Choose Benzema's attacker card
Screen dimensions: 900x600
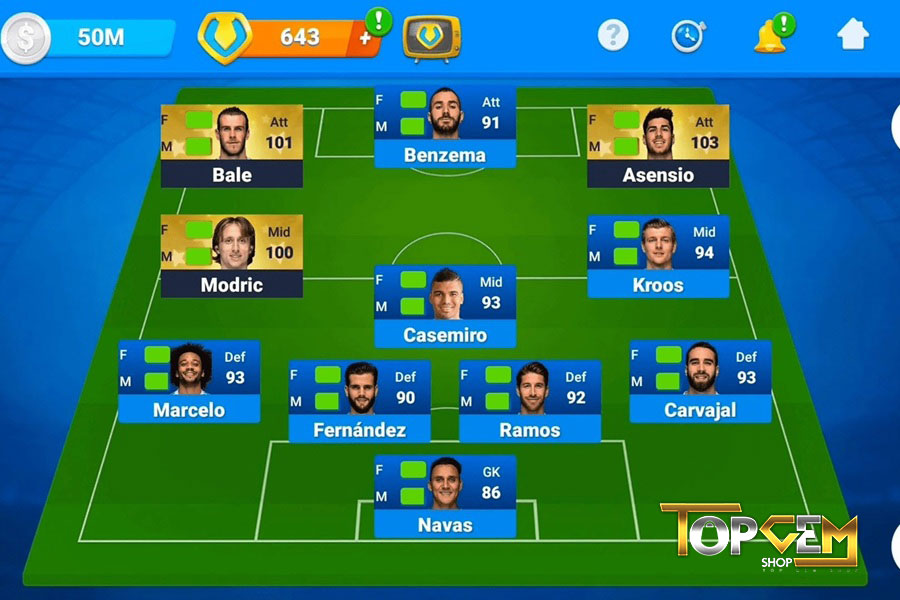click(x=445, y=126)
